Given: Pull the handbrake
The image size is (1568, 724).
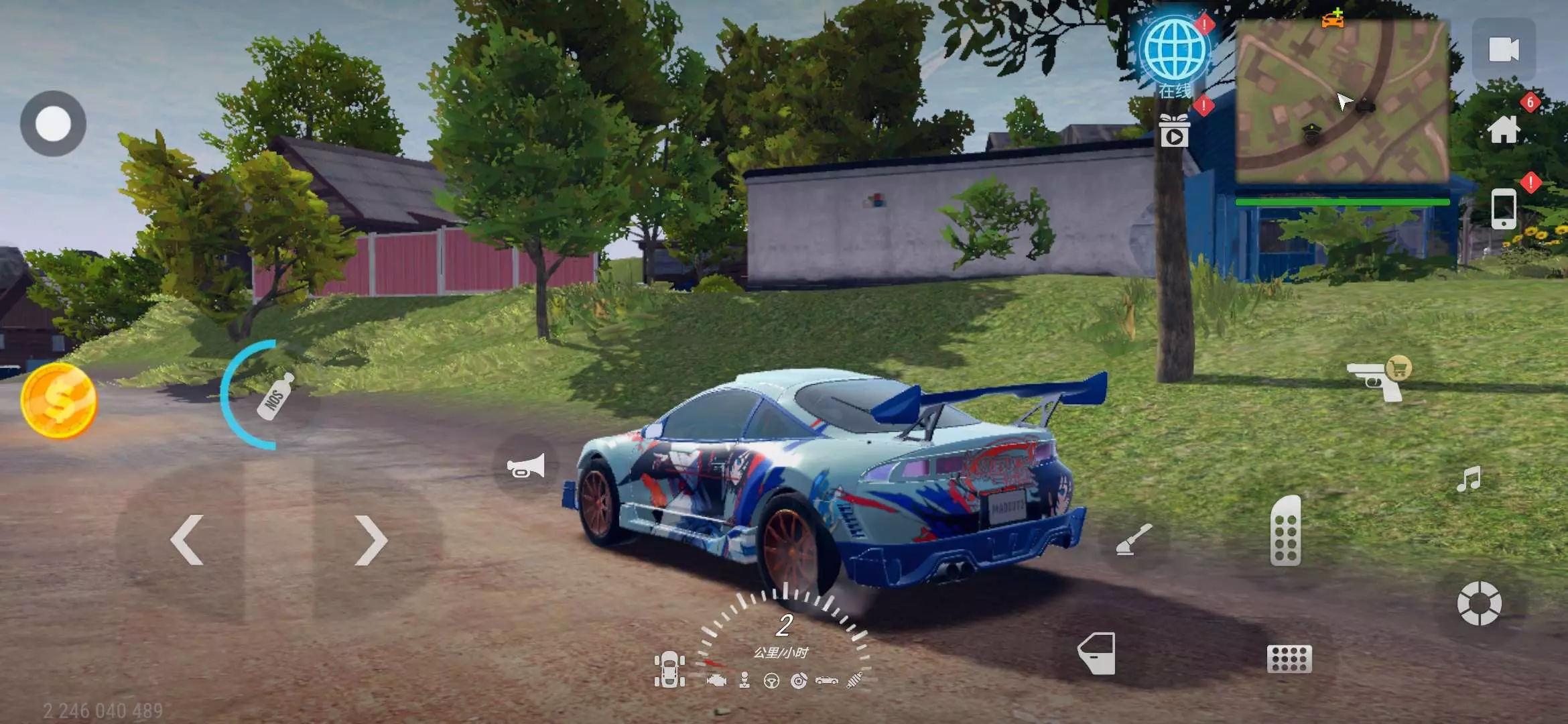Looking at the screenshot, I should click(x=1134, y=540).
